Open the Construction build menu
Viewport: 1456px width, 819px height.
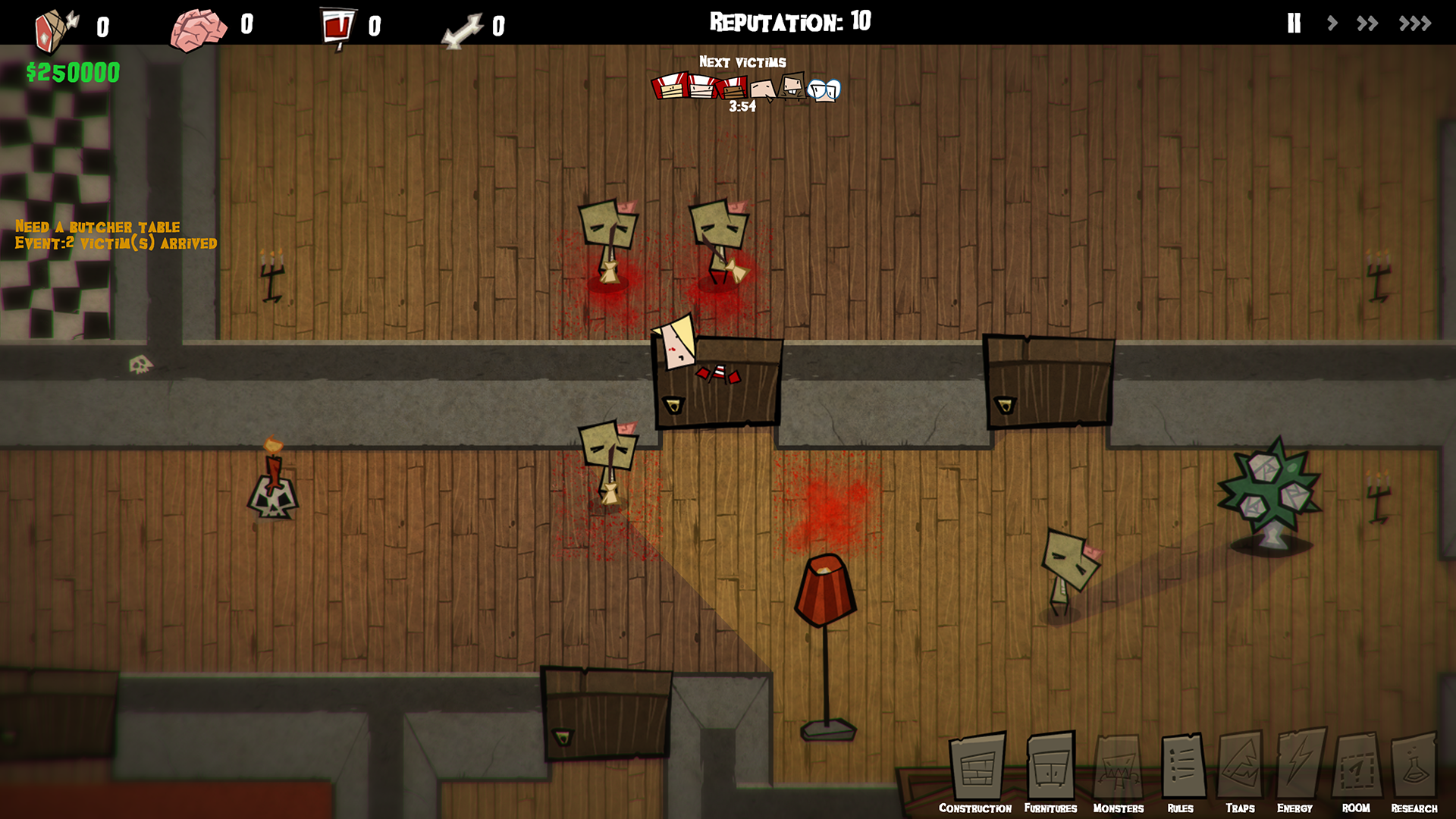[977, 770]
